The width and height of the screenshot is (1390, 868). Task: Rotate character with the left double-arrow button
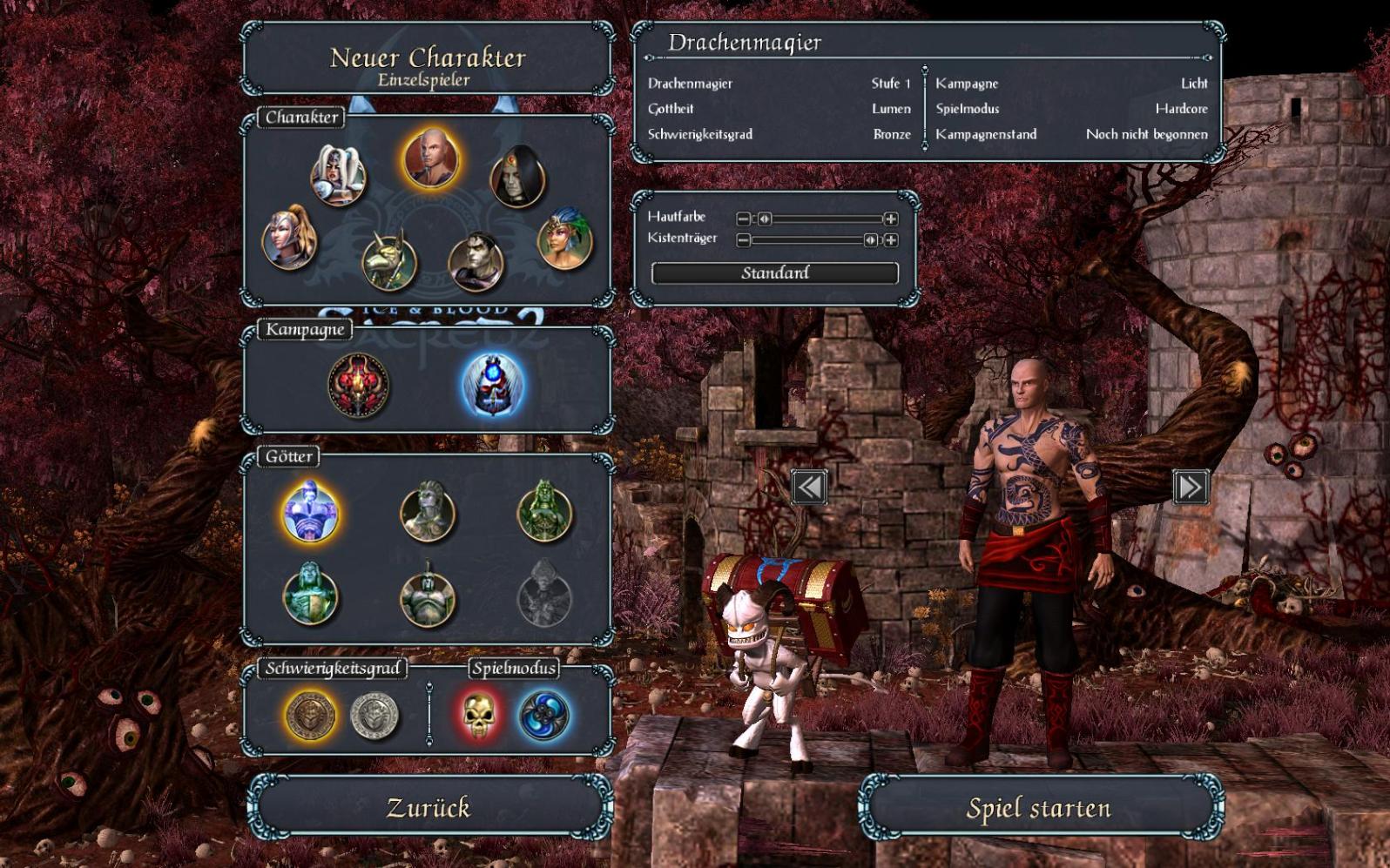(x=809, y=487)
